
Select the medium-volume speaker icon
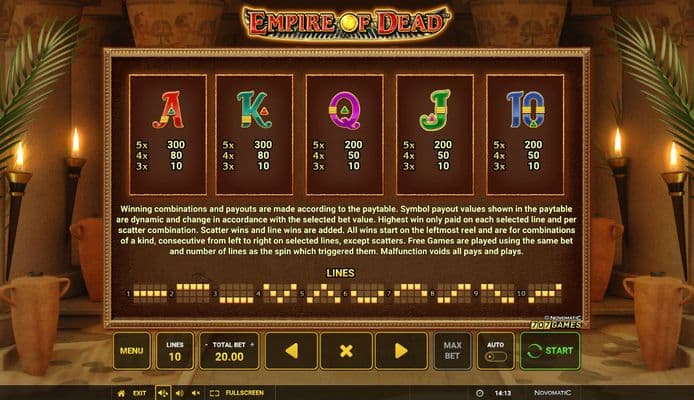coord(180,393)
